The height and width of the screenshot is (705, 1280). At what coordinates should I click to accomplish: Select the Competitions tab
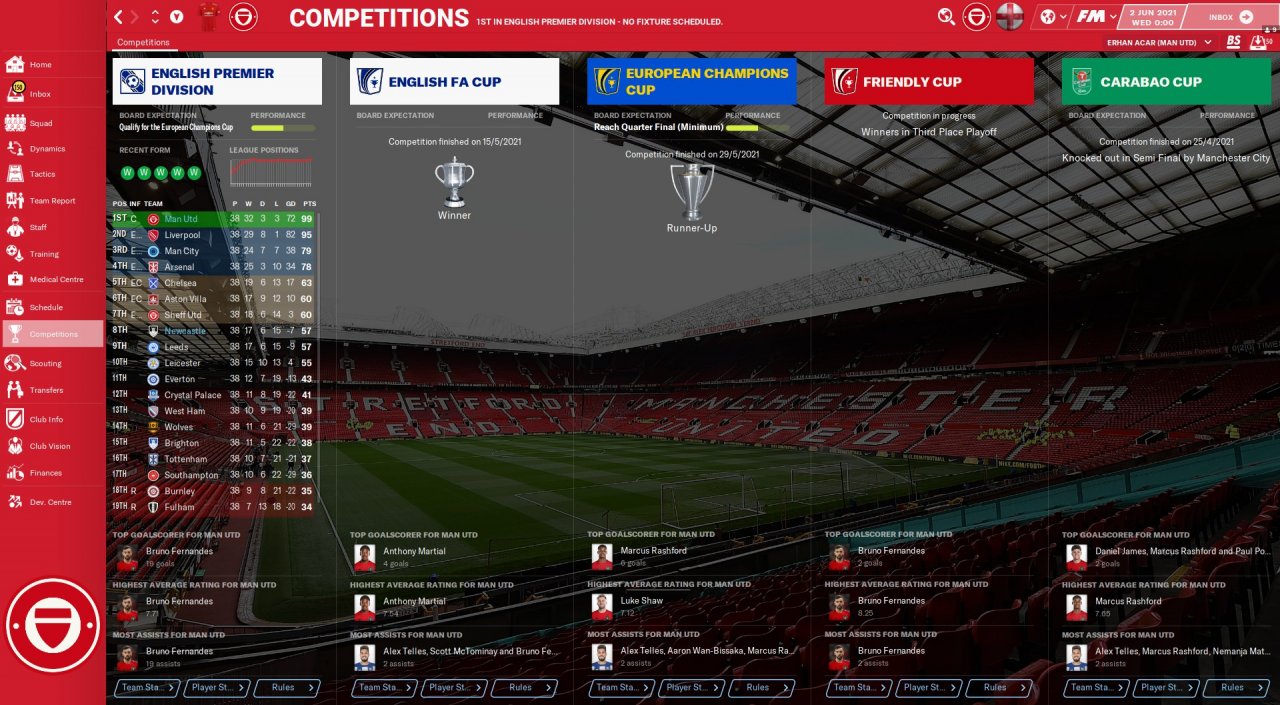143,43
